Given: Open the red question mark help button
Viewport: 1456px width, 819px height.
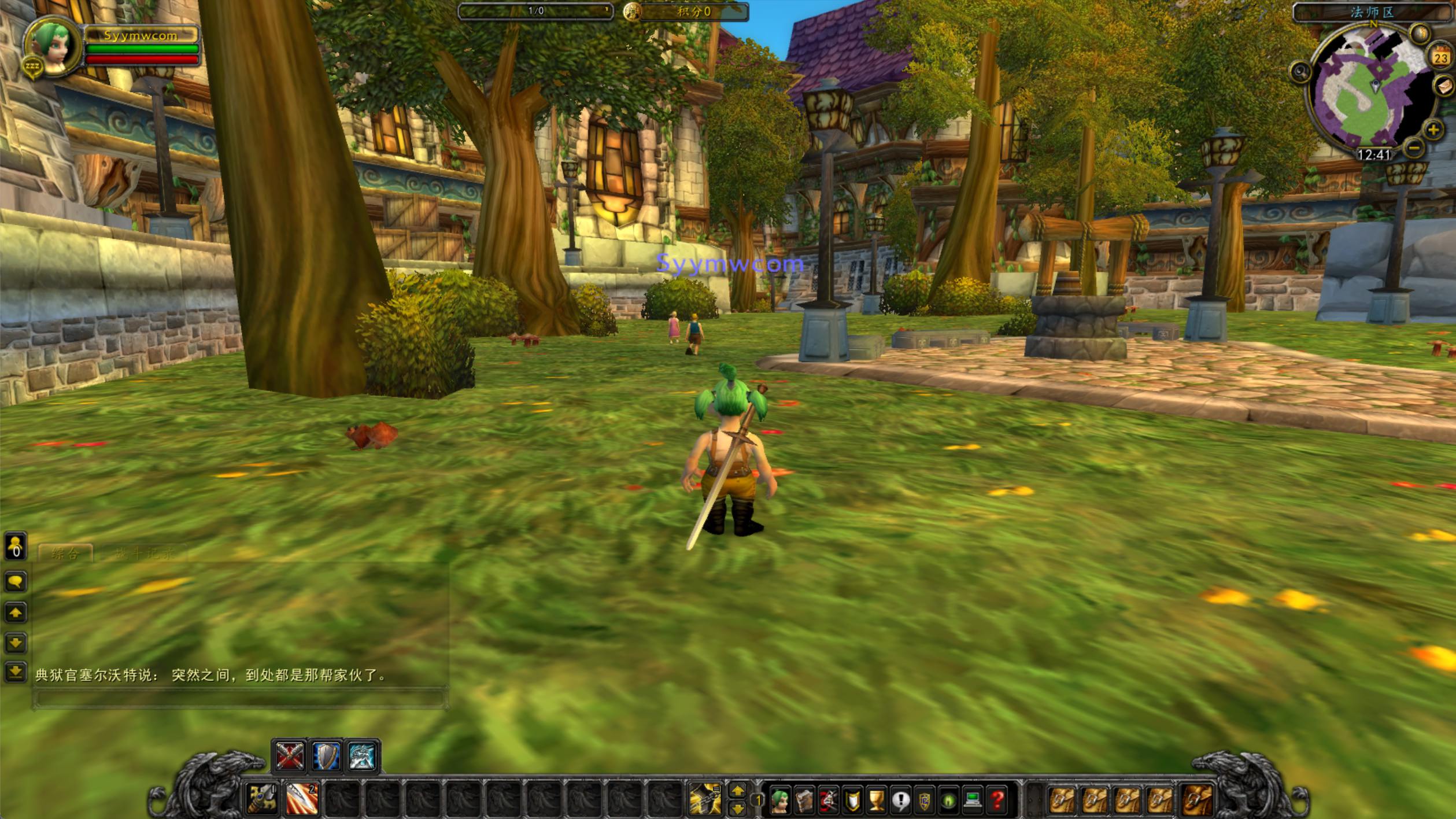Looking at the screenshot, I should 997,800.
